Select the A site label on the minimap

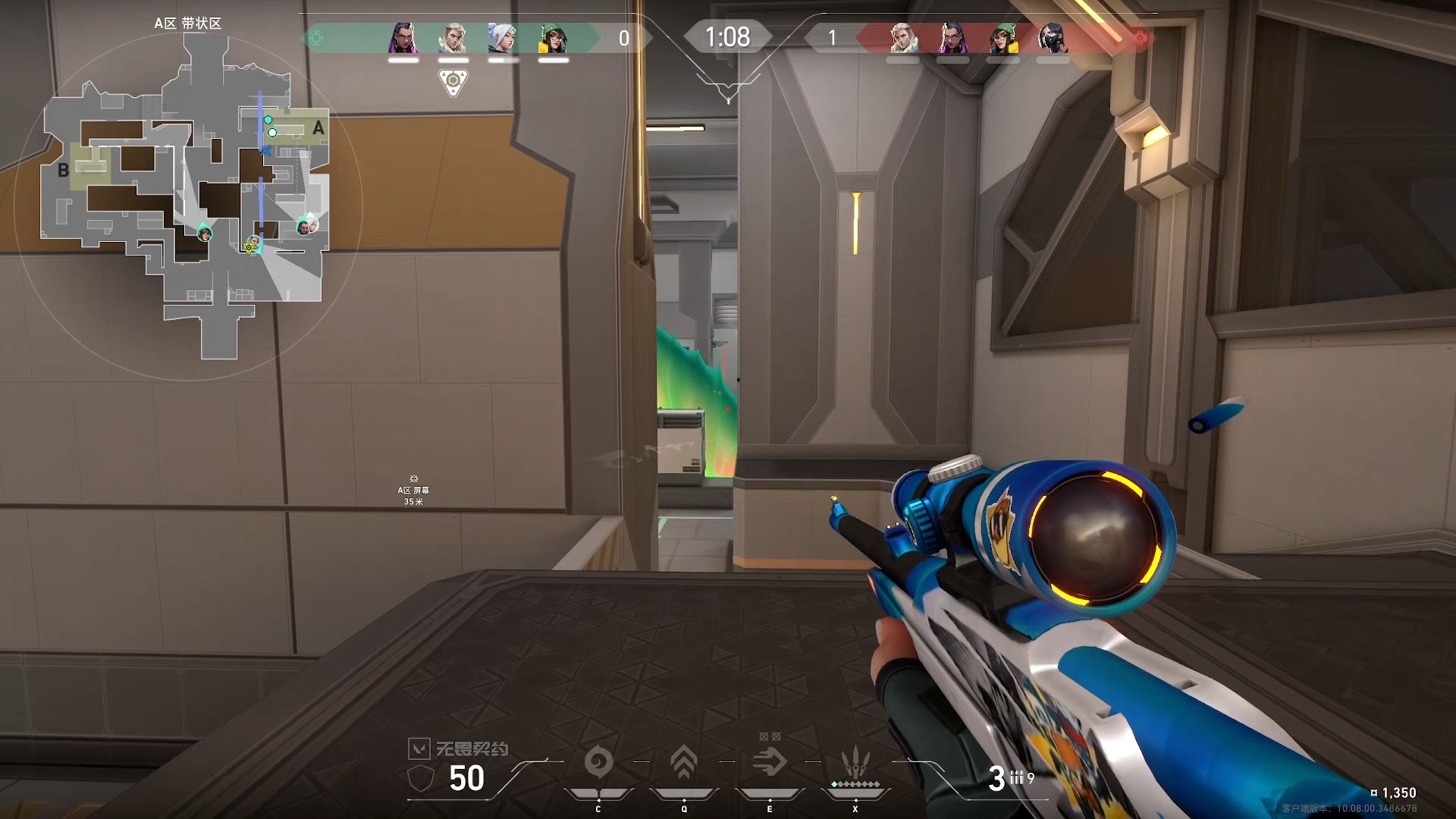(318, 128)
